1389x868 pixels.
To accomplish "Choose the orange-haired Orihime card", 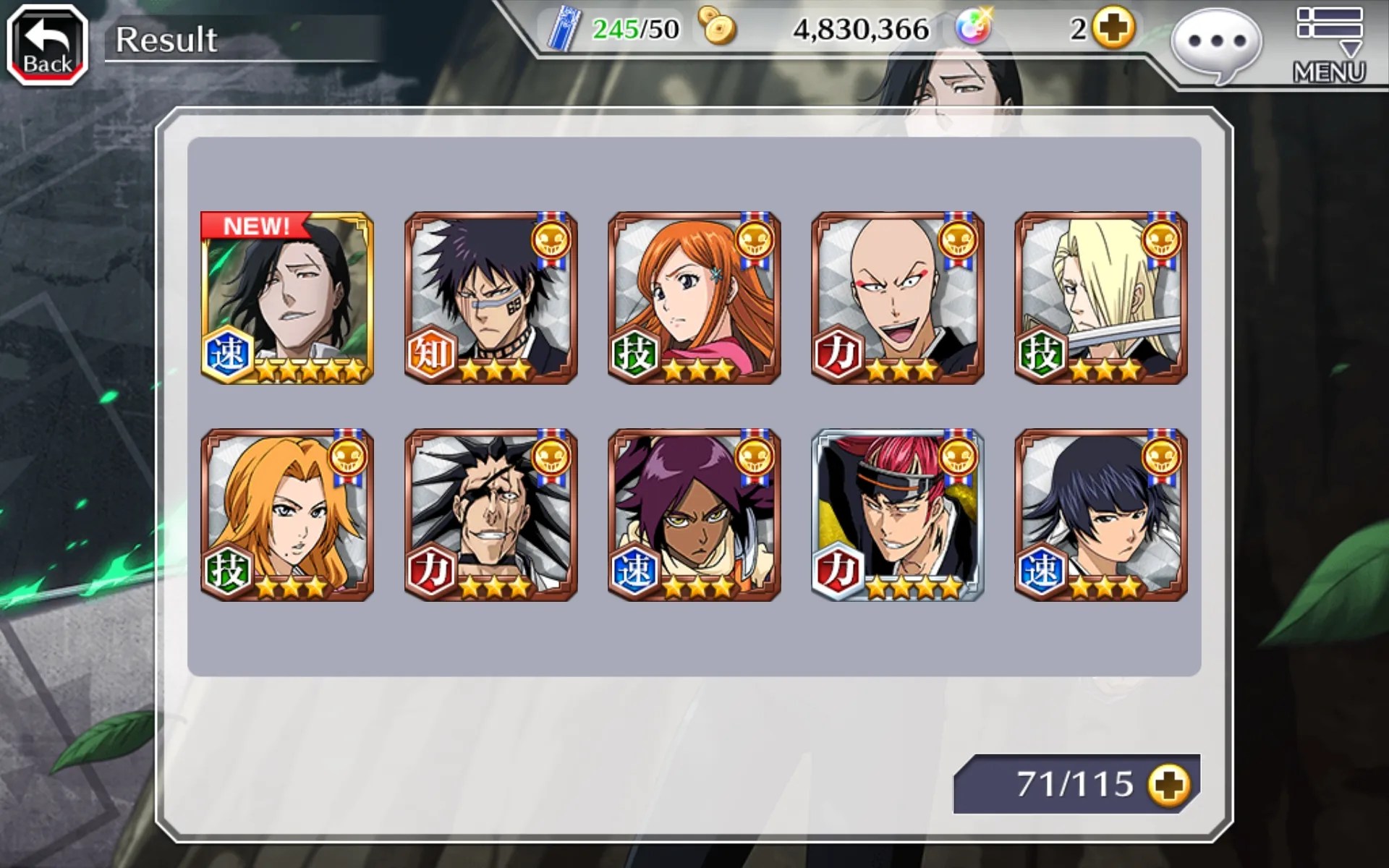I will 694,298.
